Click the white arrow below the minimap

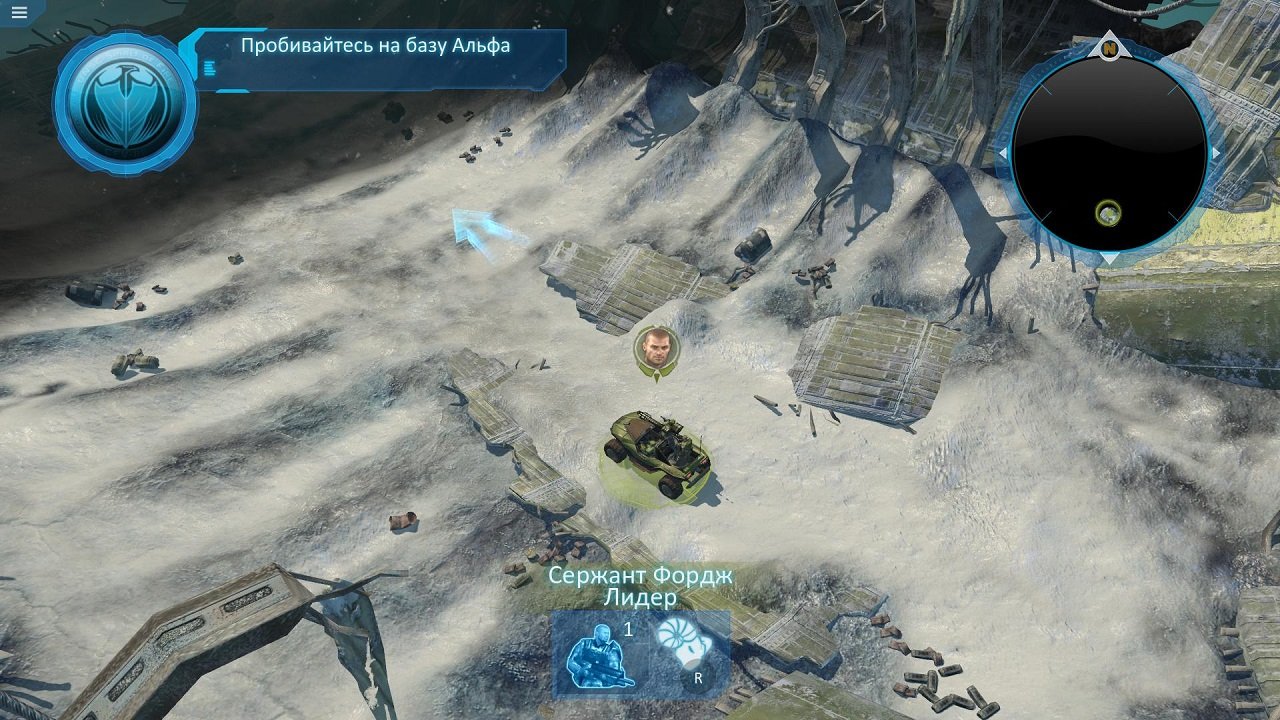click(1109, 257)
